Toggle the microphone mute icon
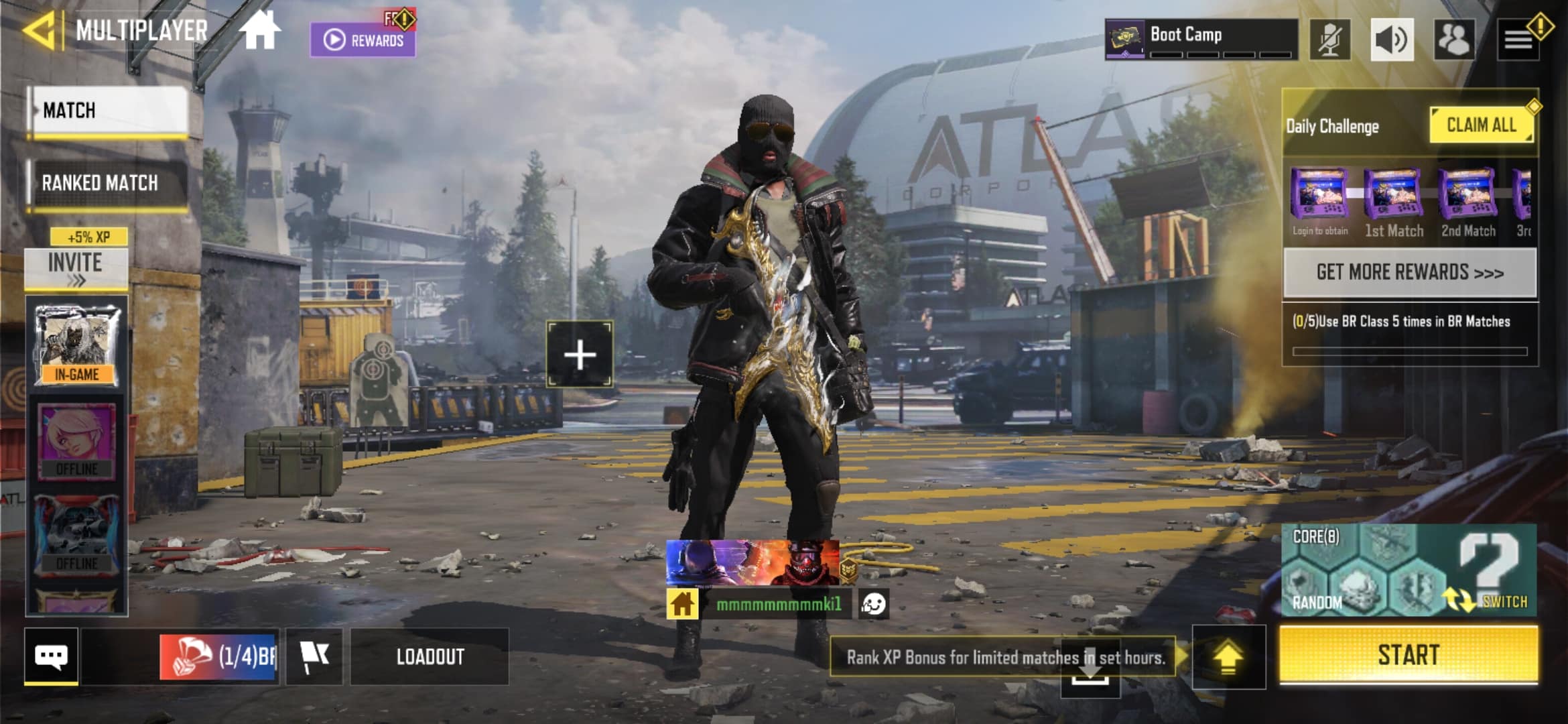The height and width of the screenshot is (724, 1568). pos(1330,39)
